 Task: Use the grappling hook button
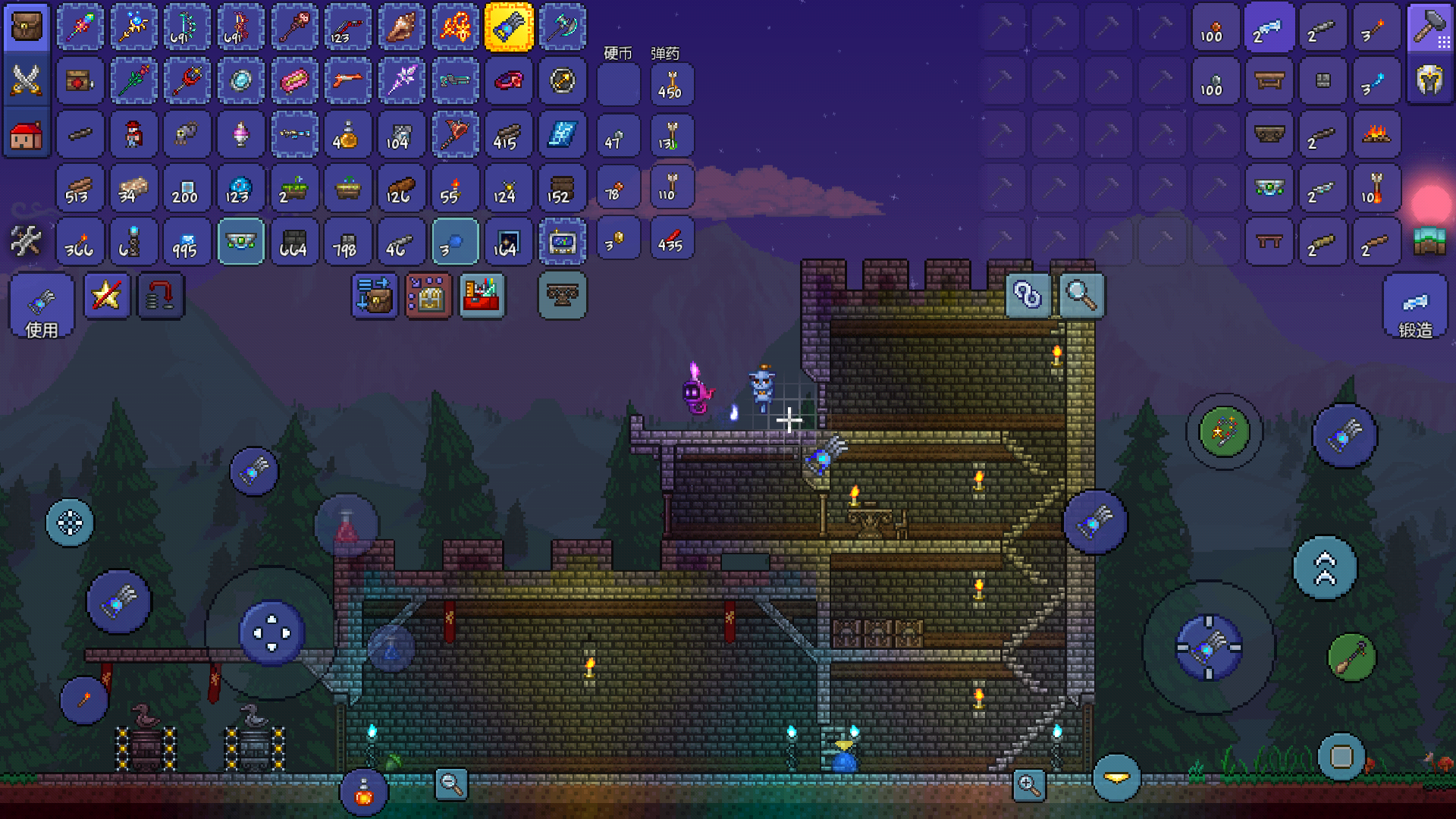coord(1351,657)
